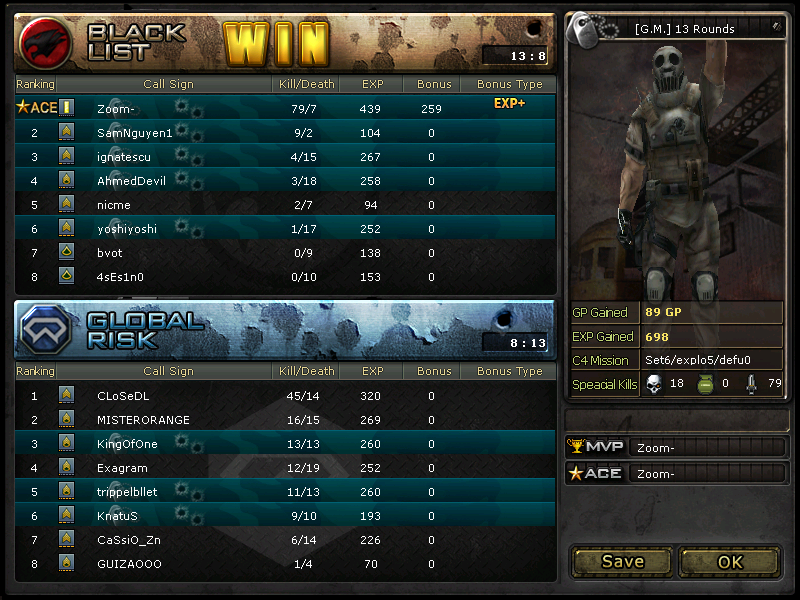Click AhmedDevil's player row

pyautogui.click(x=131, y=180)
